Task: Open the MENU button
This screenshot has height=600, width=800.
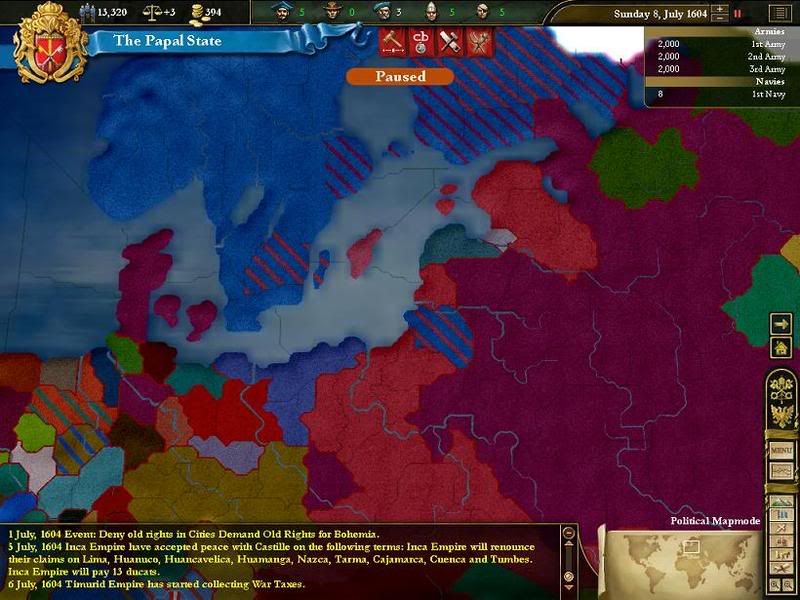Action: point(780,451)
